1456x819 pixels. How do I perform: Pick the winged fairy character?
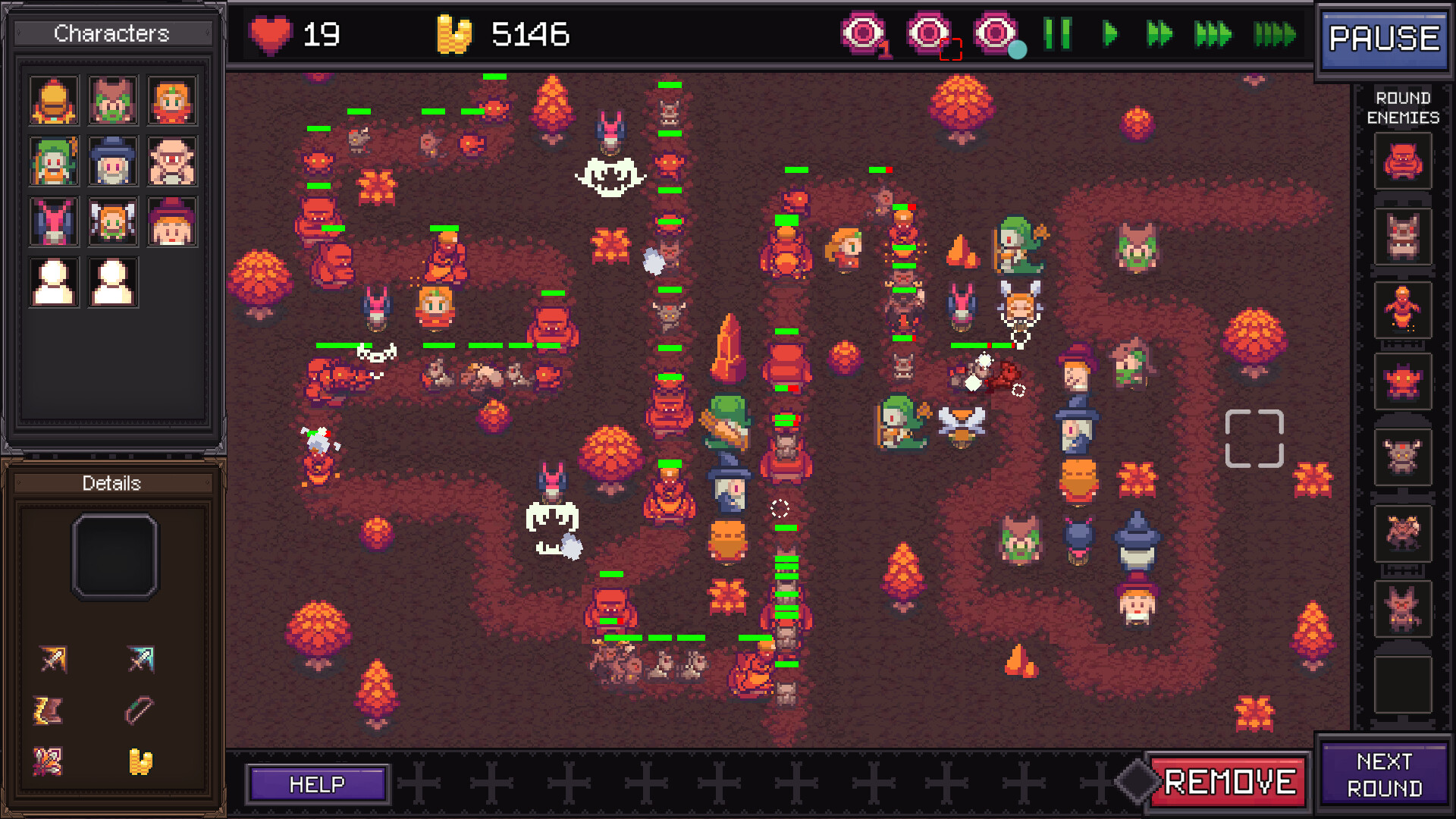(113, 222)
